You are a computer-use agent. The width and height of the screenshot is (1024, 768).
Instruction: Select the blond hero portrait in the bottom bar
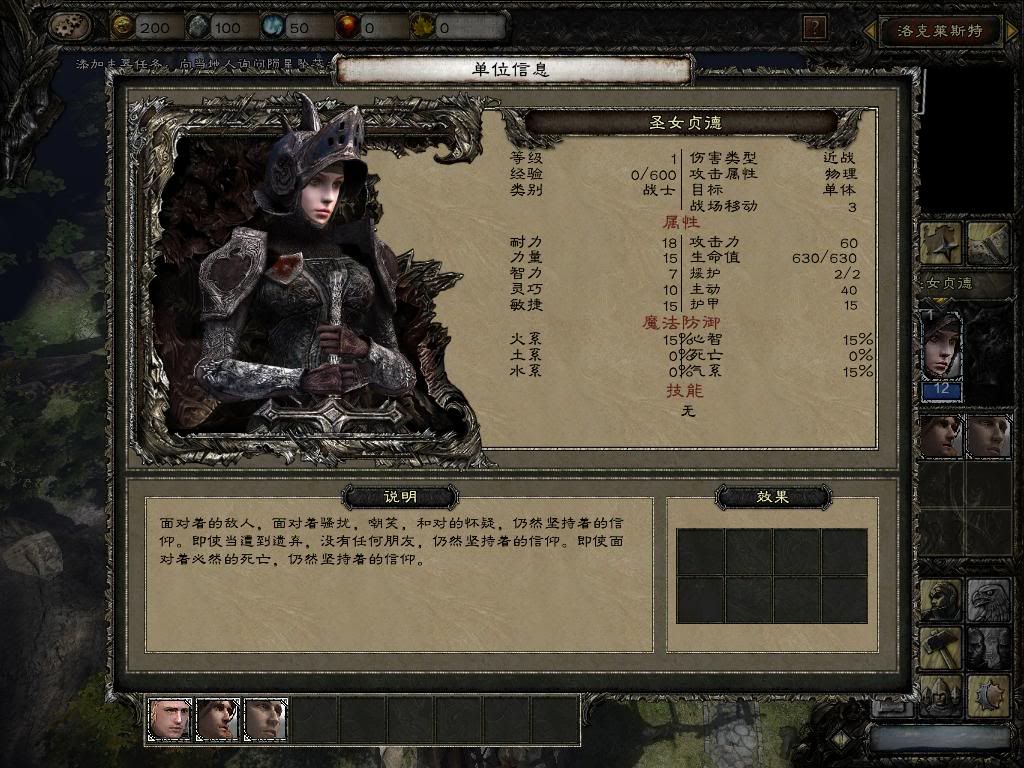pyautogui.click(x=170, y=718)
